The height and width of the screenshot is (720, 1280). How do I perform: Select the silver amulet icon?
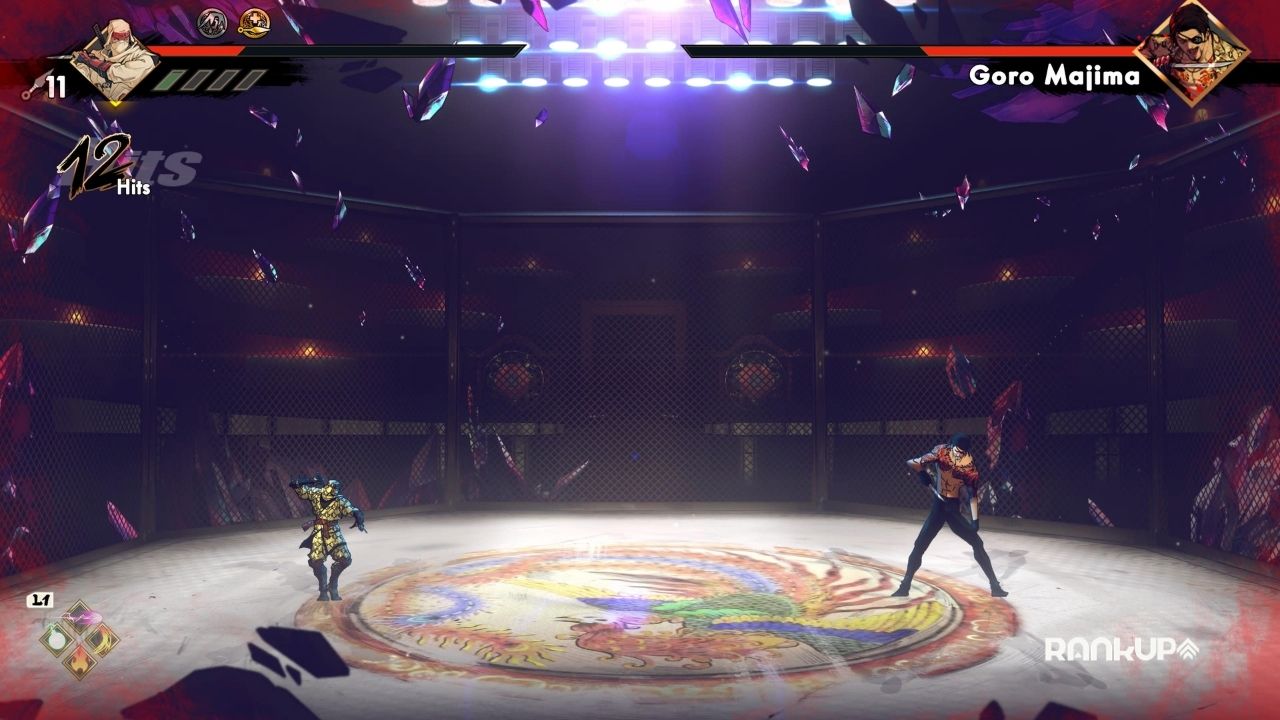tap(212, 22)
